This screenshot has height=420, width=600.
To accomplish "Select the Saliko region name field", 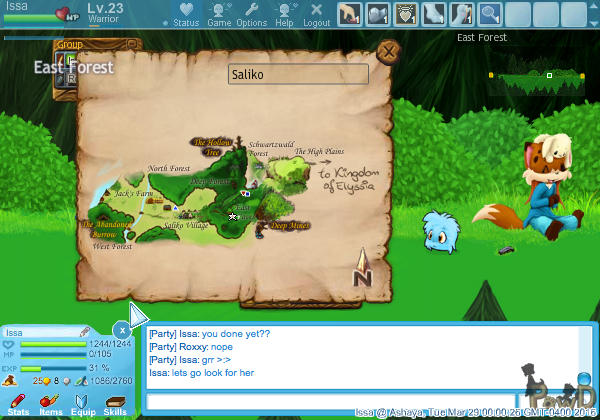I will (298, 75).
